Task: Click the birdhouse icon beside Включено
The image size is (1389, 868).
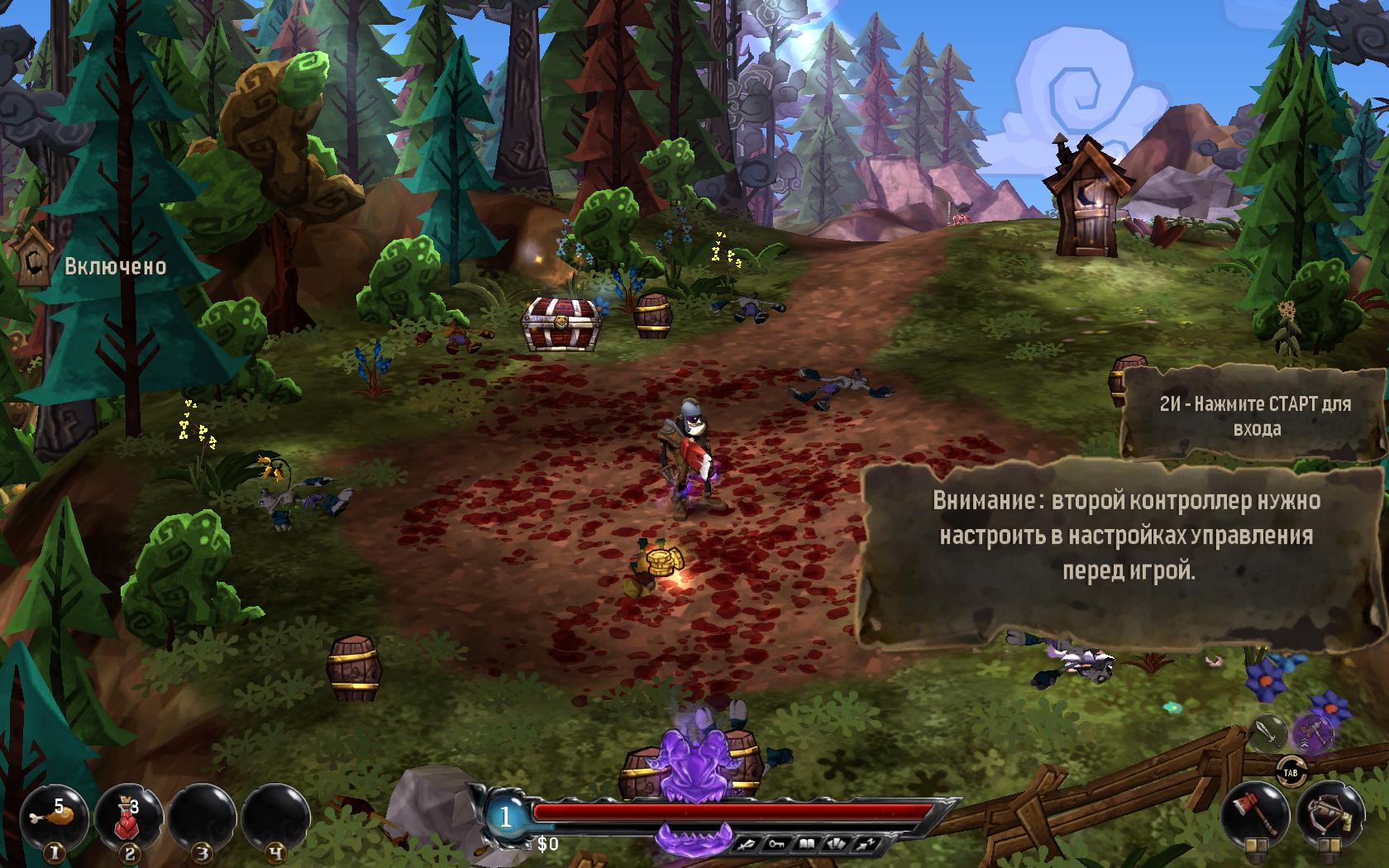Action: [33, 258]
